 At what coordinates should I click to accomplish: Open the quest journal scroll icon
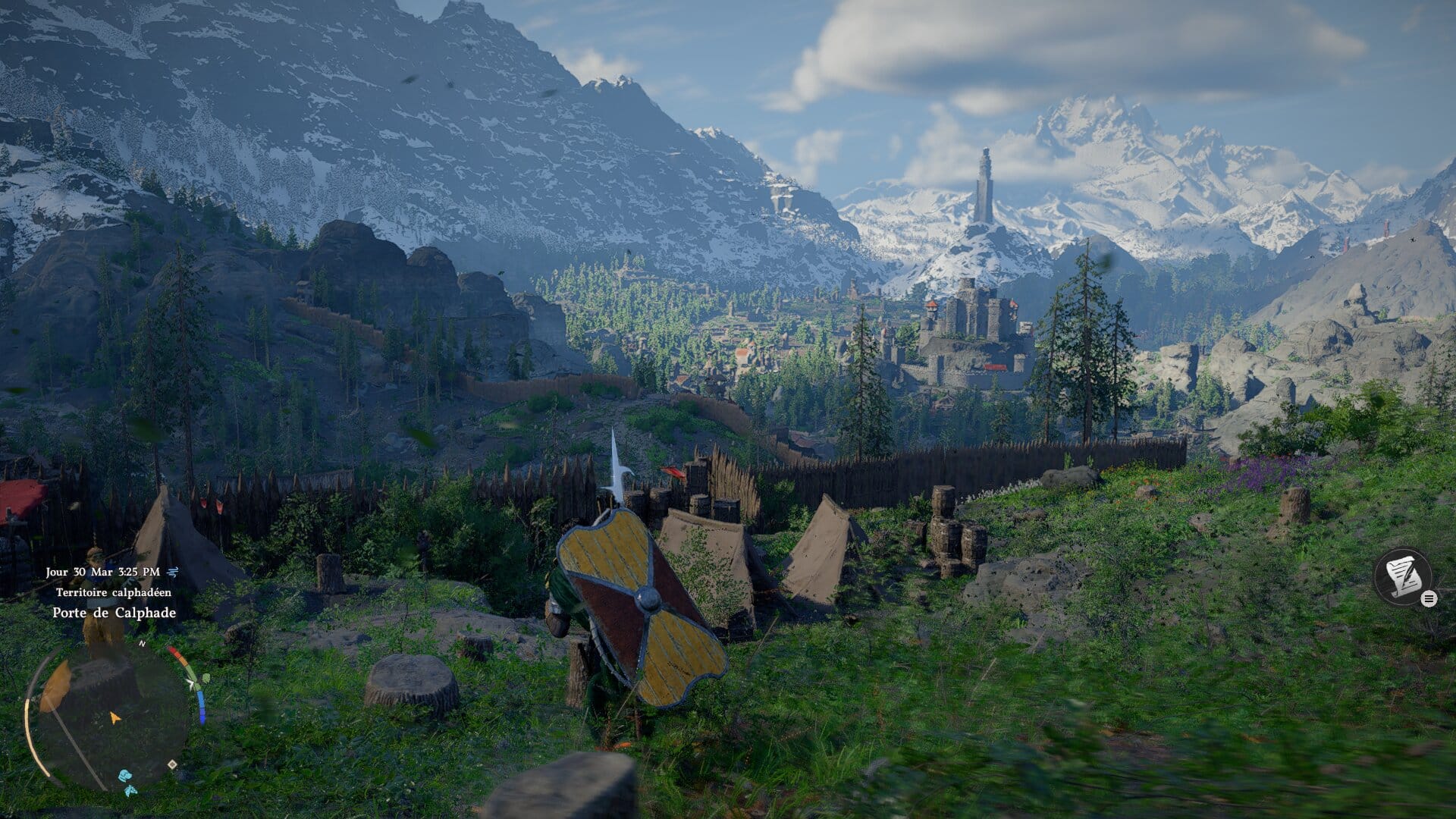(x=1402, y=577)
